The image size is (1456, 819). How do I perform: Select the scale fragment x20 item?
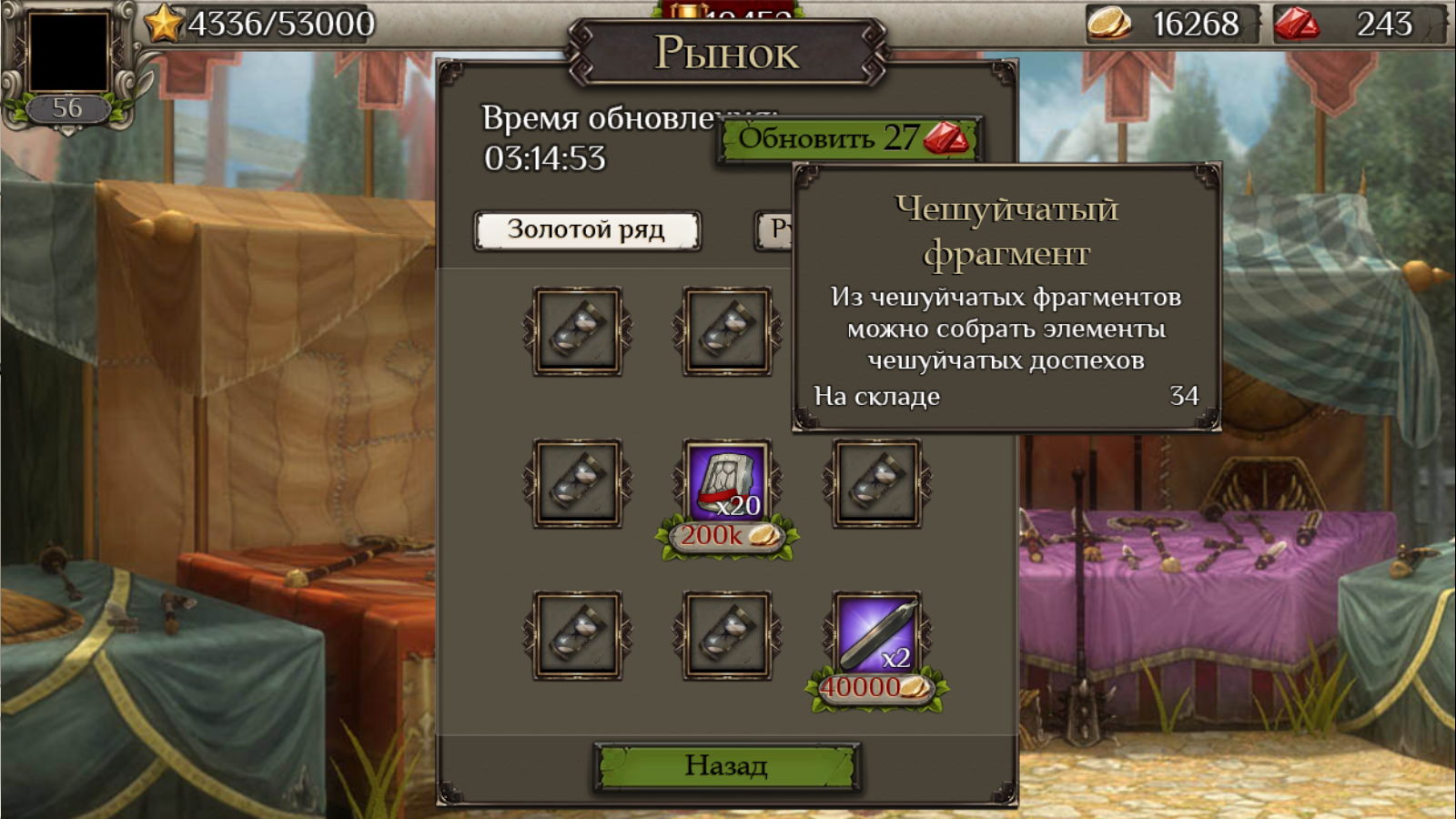tap(727, 482)
